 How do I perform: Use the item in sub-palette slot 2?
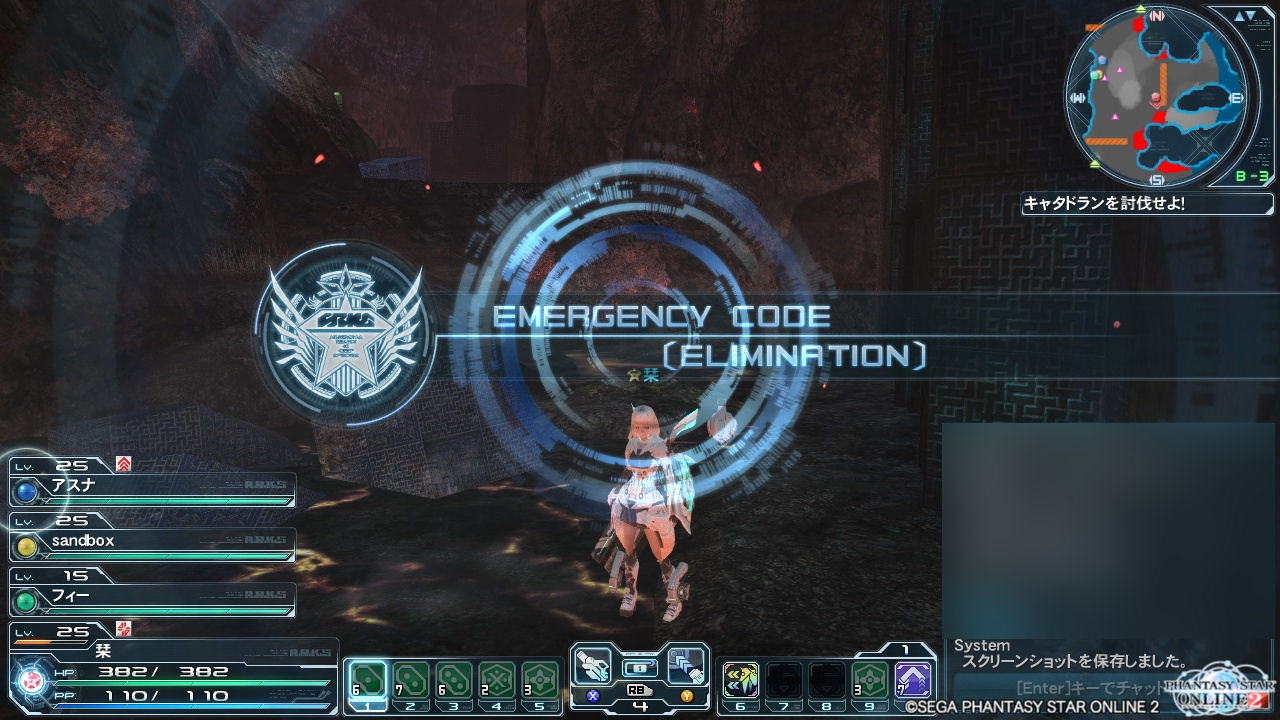coord(410,680)
